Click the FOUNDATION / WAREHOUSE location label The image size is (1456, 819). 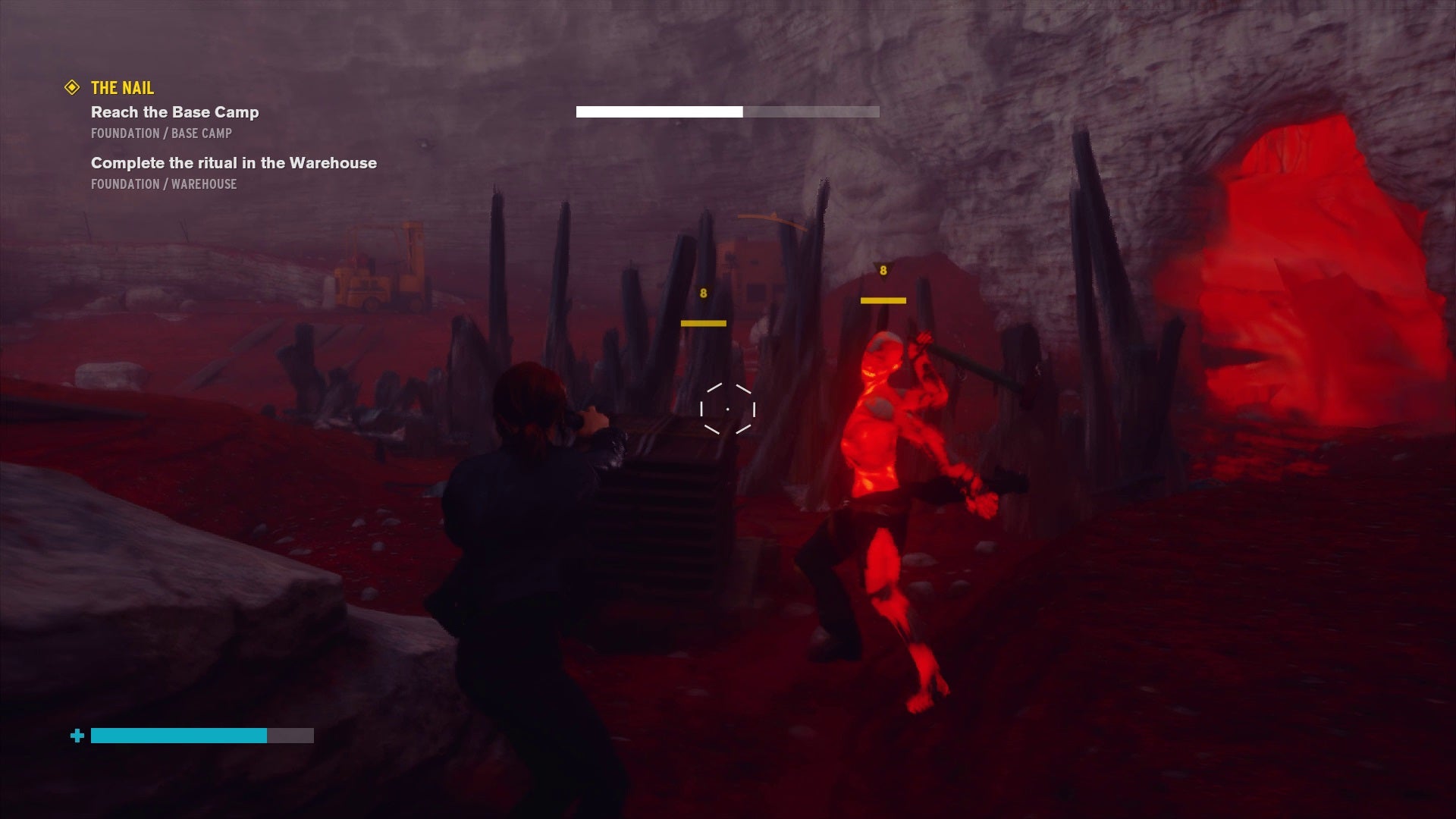point(164,184)
